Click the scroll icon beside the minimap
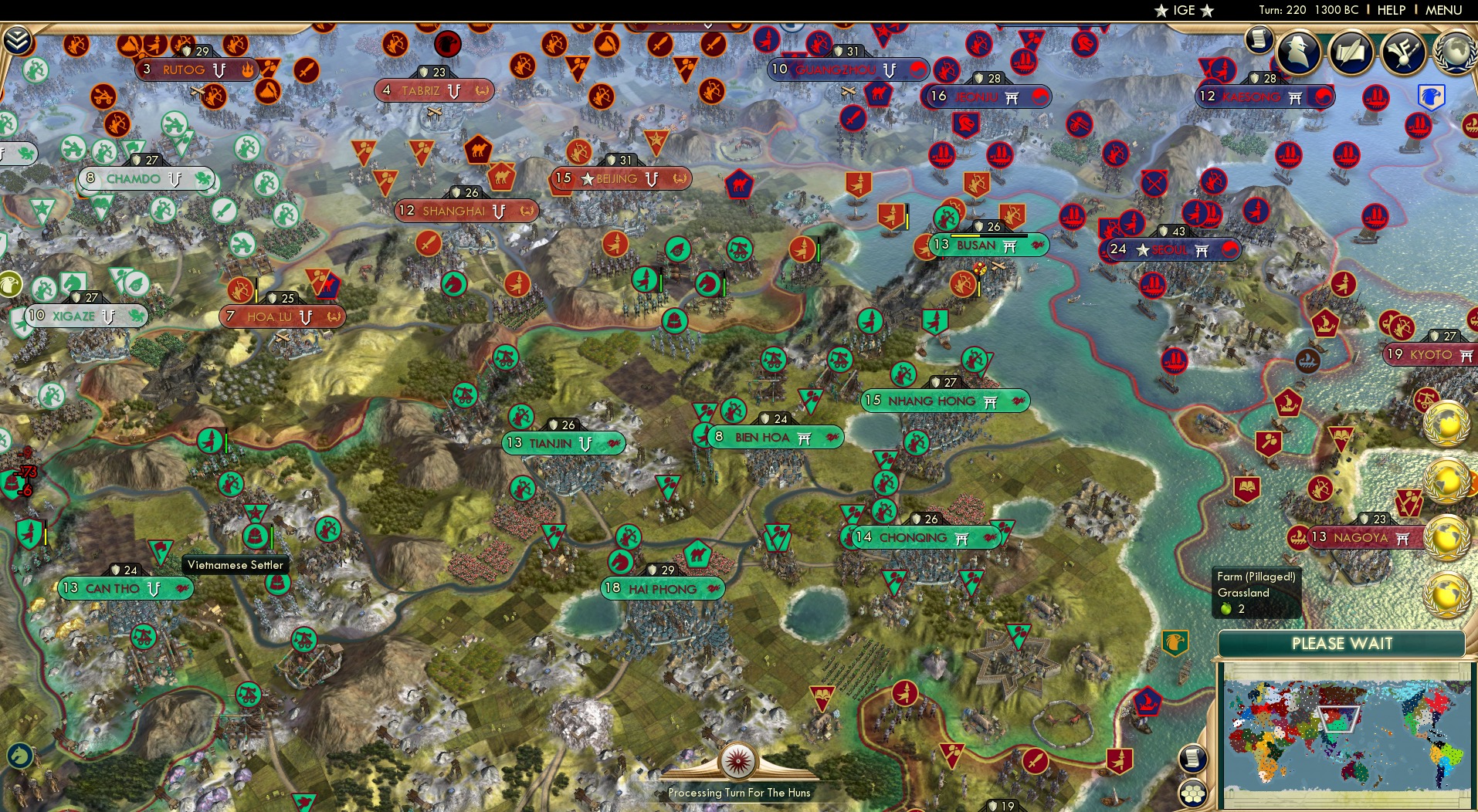Screen dimensions: 1478x812 pos(1192,759)
